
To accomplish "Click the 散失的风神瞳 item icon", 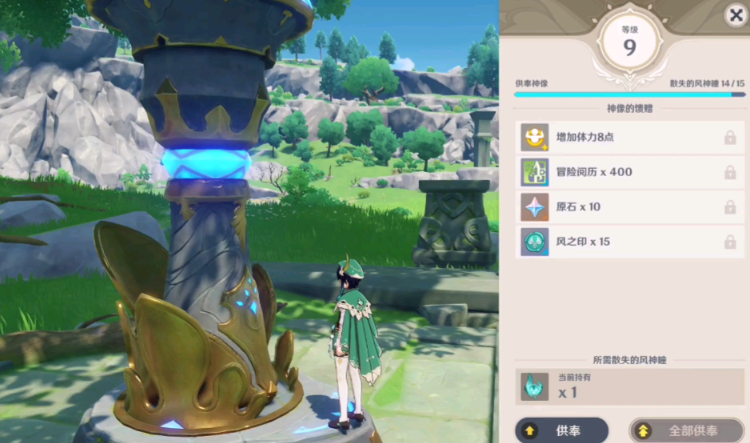I will (x=535, y=387).
